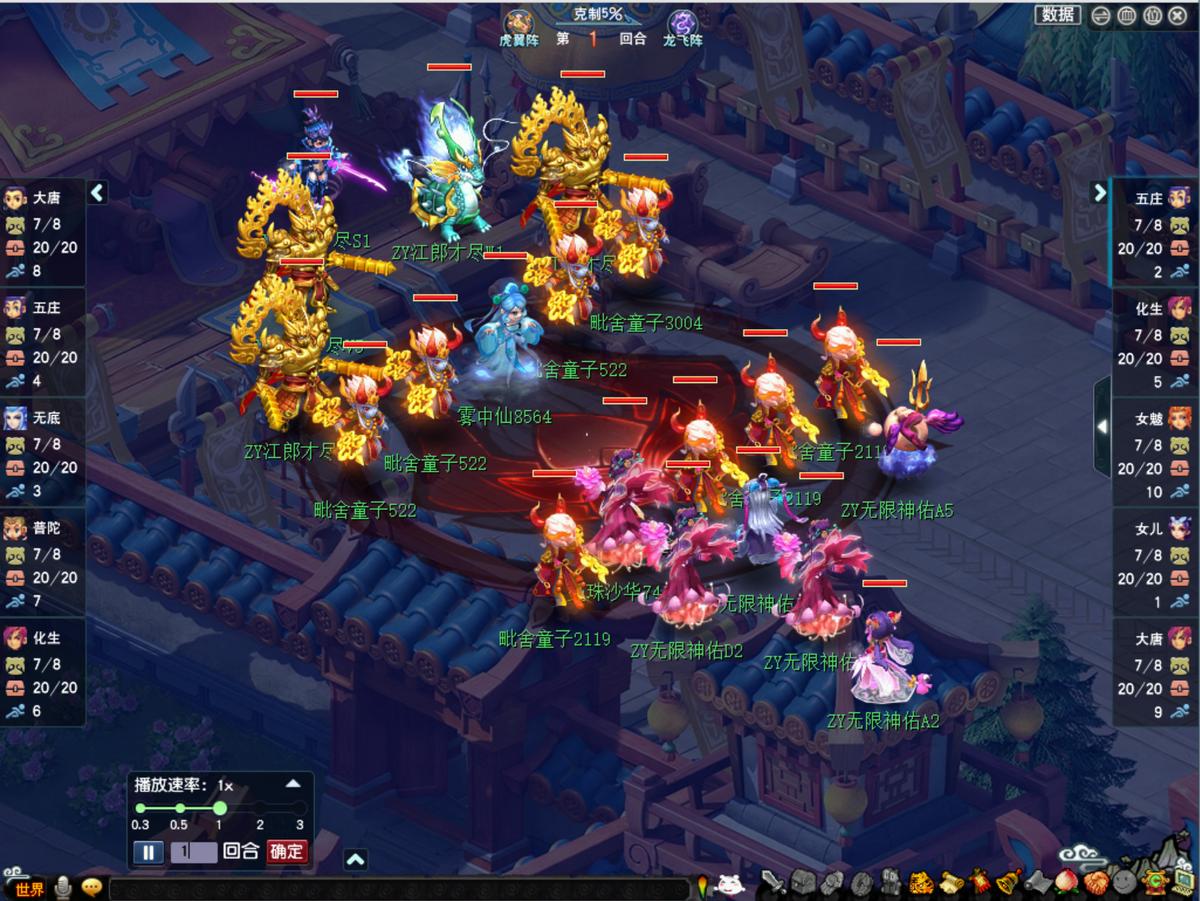Confirm the round jump with 确定
Image resolution: width=1200 pixels, height=901 pixels.
click(x=287, y=852)
